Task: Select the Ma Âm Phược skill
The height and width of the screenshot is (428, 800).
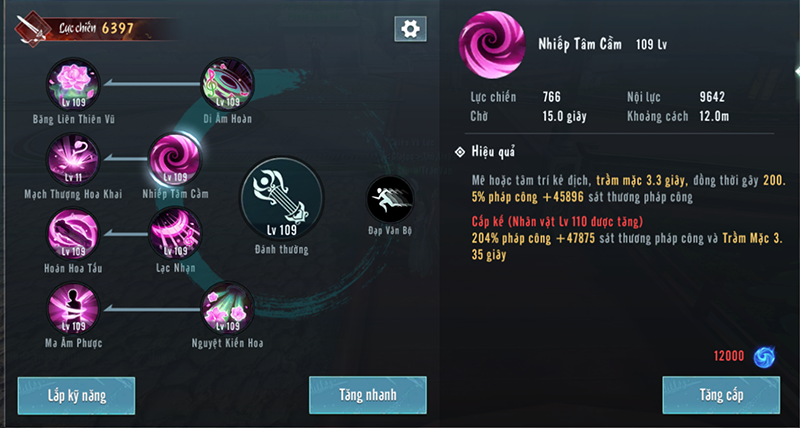Action: [x=73, y=309]
